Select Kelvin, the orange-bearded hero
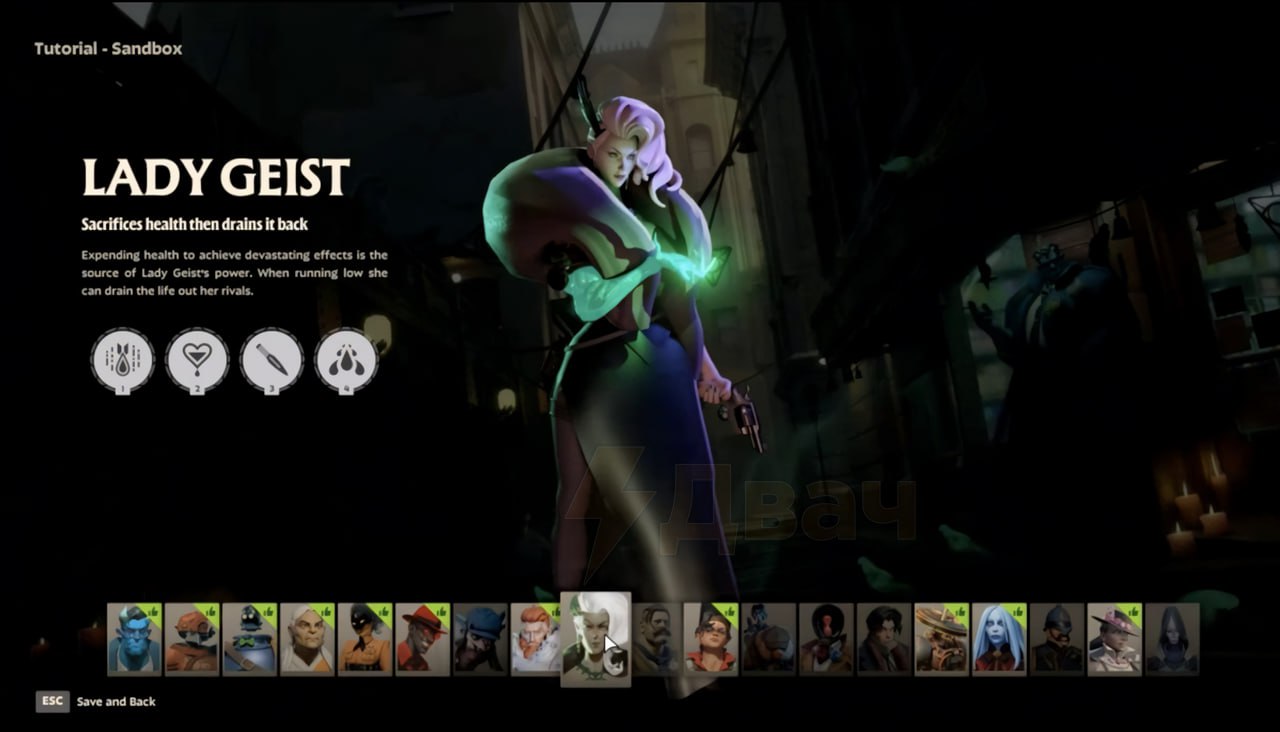The height and width of the screenshot is (732, 1280). click(537, 638)
